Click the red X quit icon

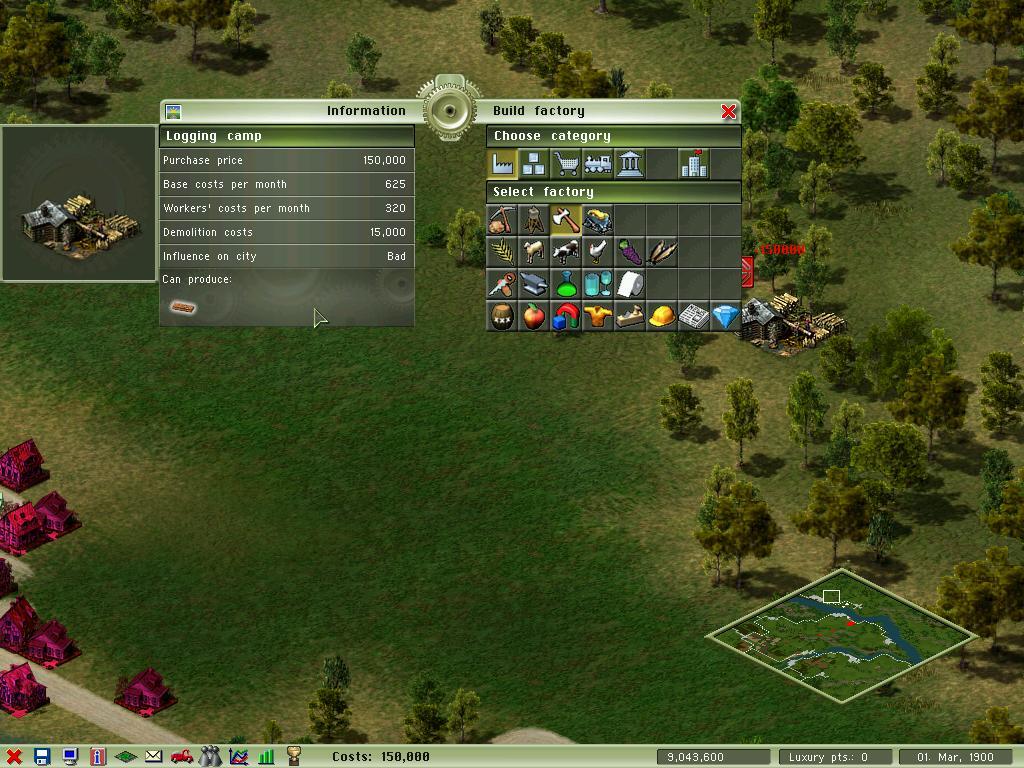[x=14, y=757]
